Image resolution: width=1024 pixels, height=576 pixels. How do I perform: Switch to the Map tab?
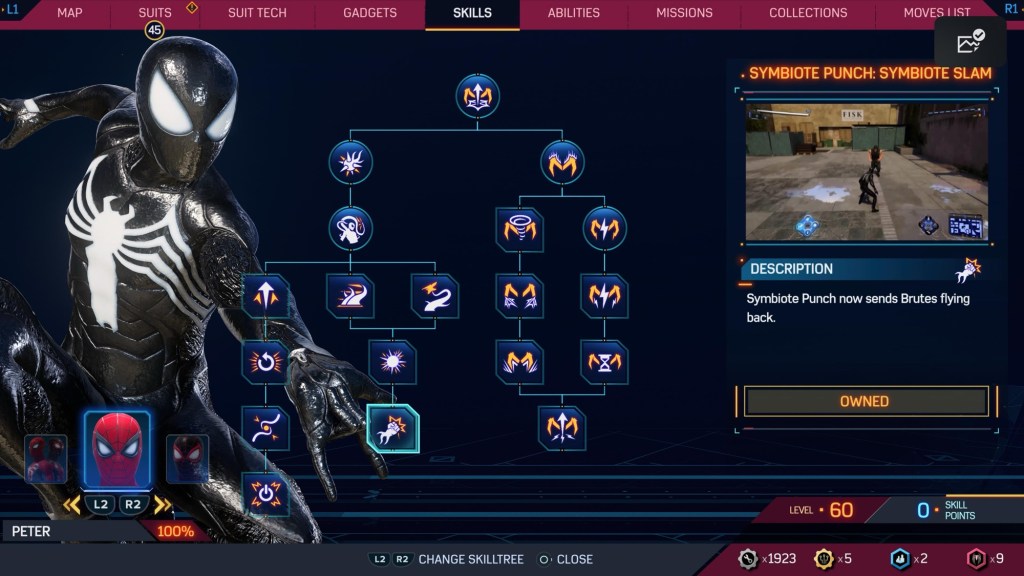(70, 13)
